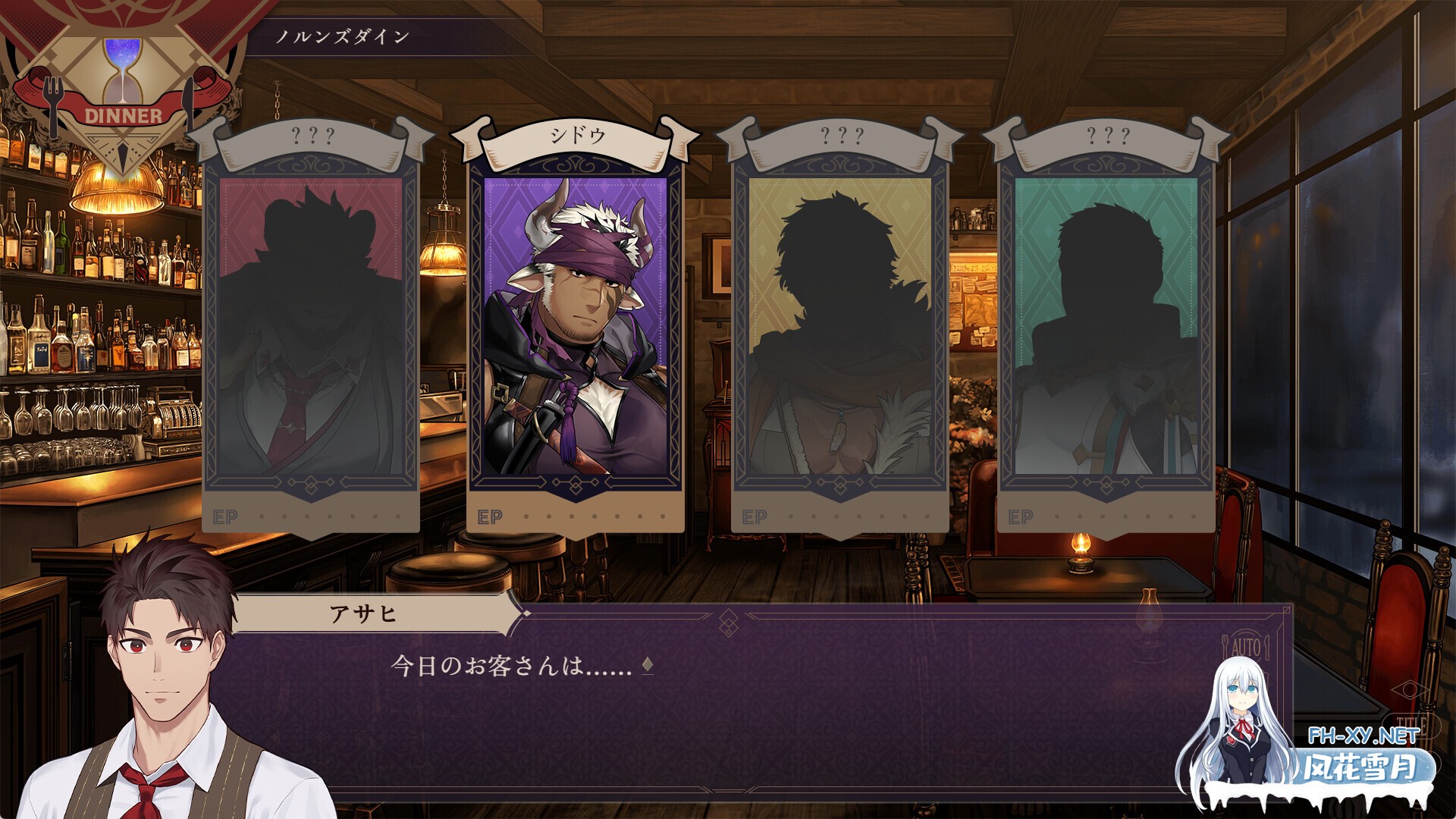
Task: Click the EP label on シドウ's card
Action: (489, 515)
